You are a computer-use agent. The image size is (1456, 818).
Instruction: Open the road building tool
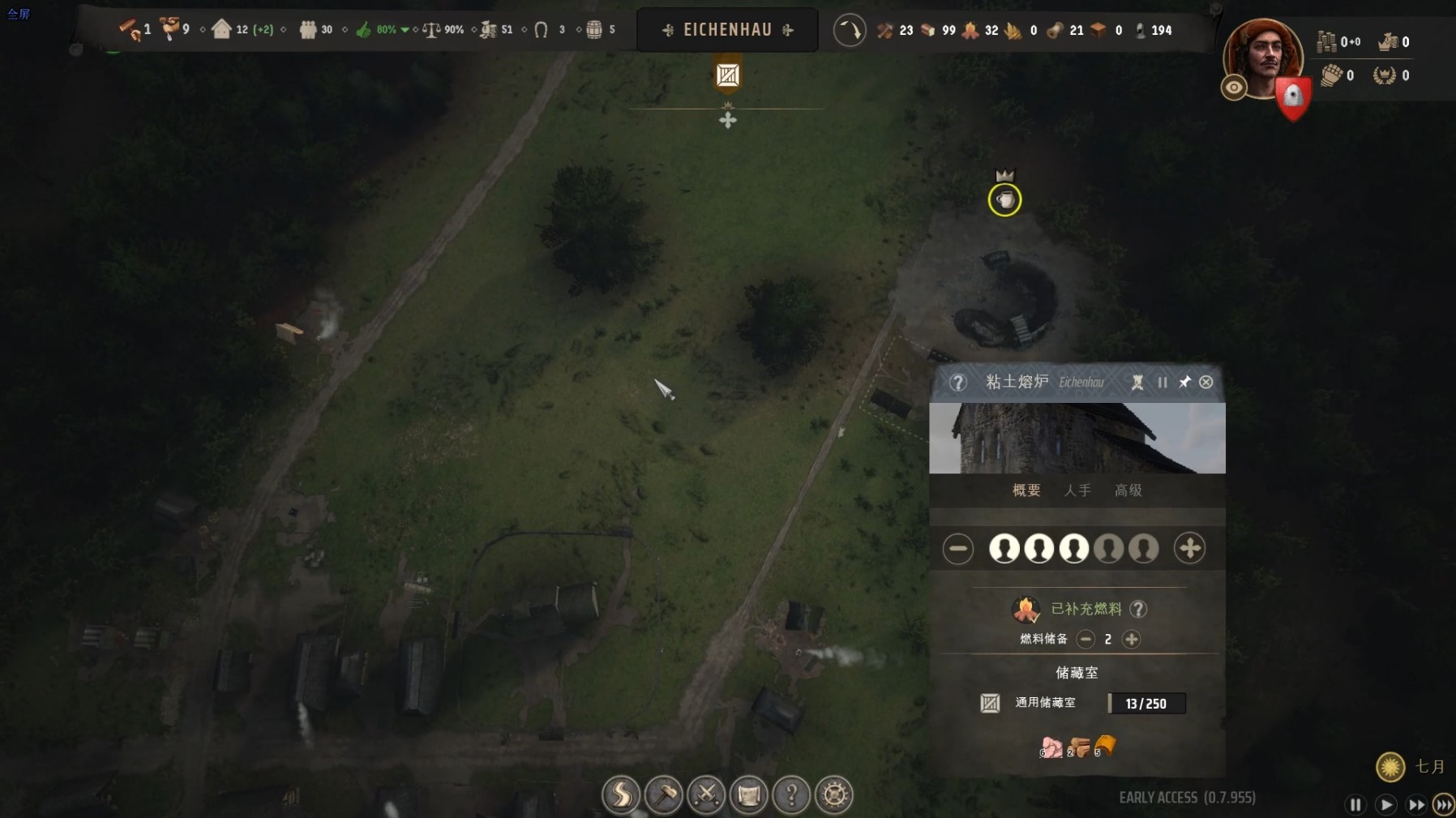click(x=621, y=795)
